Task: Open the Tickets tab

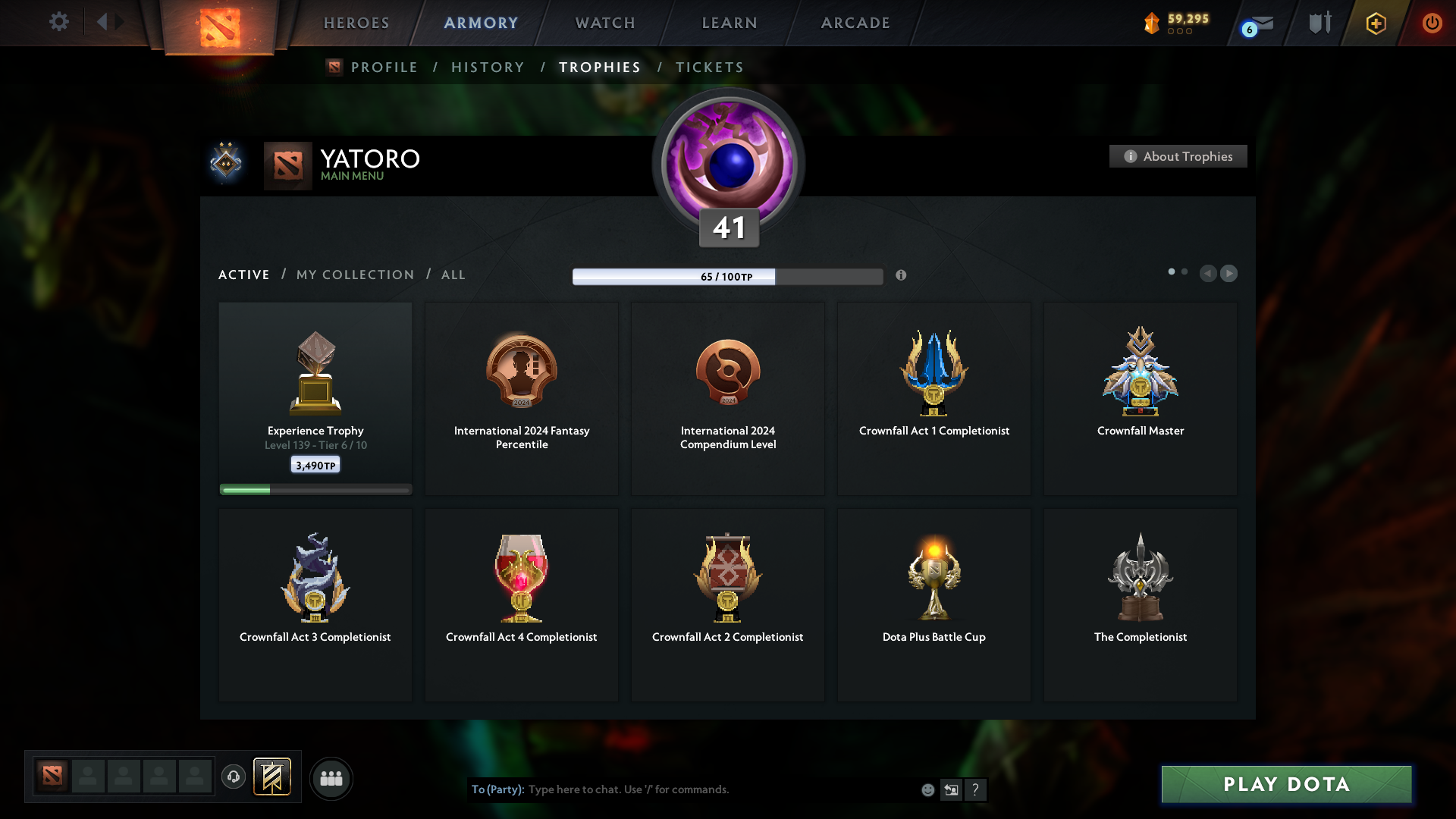Action: [710, 67]
